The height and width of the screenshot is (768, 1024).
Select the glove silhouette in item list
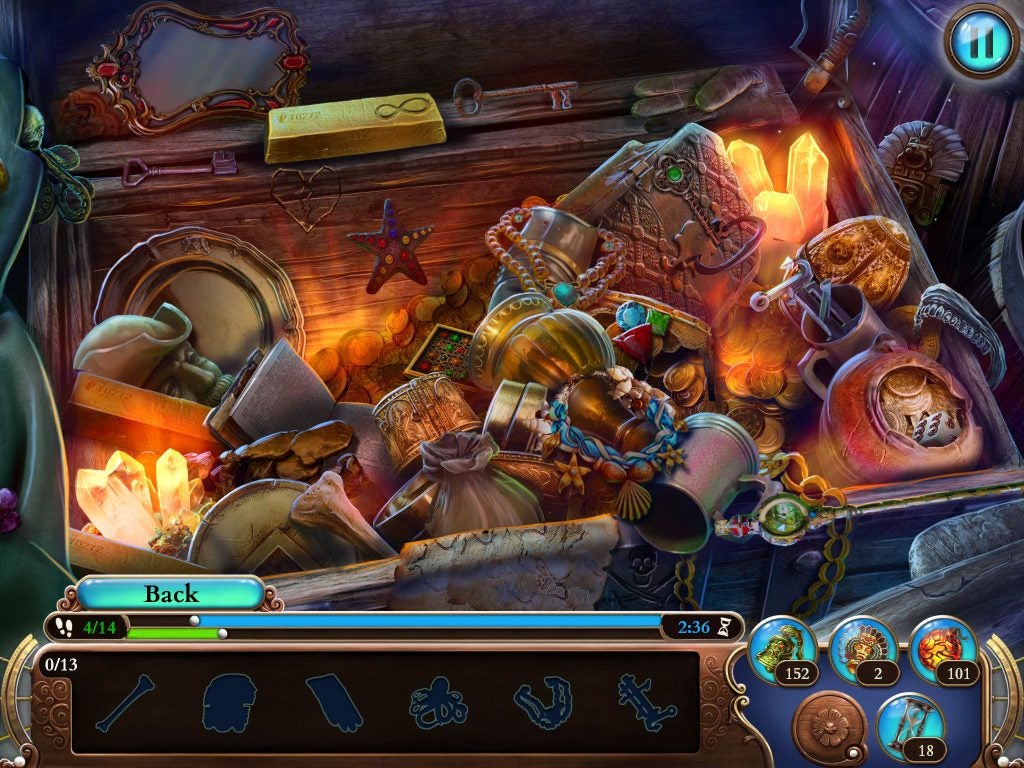[x=334, y=703]
